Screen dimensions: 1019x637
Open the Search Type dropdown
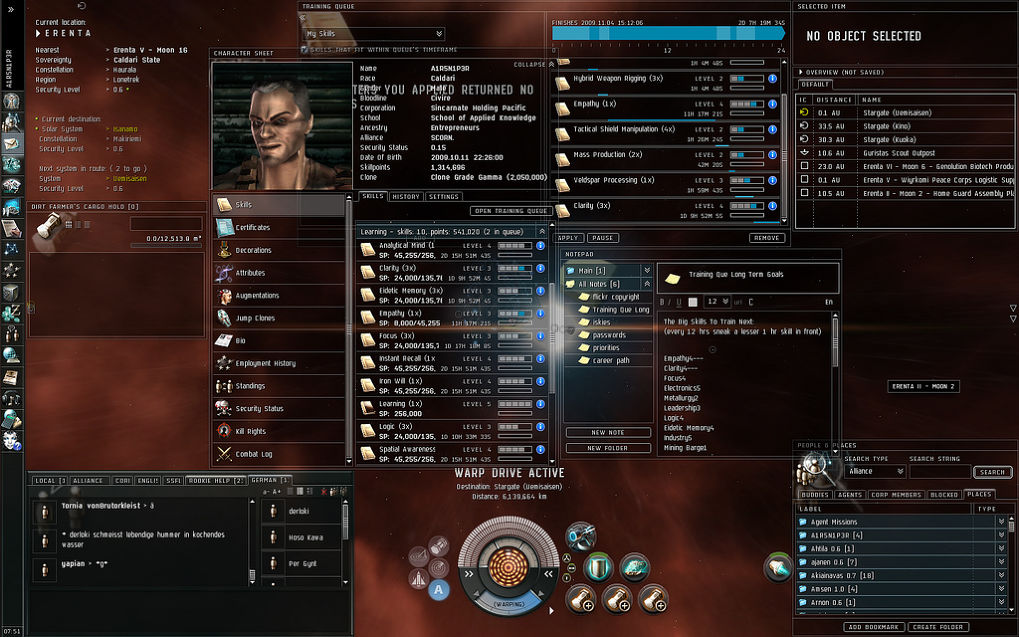tap(874, 472)
